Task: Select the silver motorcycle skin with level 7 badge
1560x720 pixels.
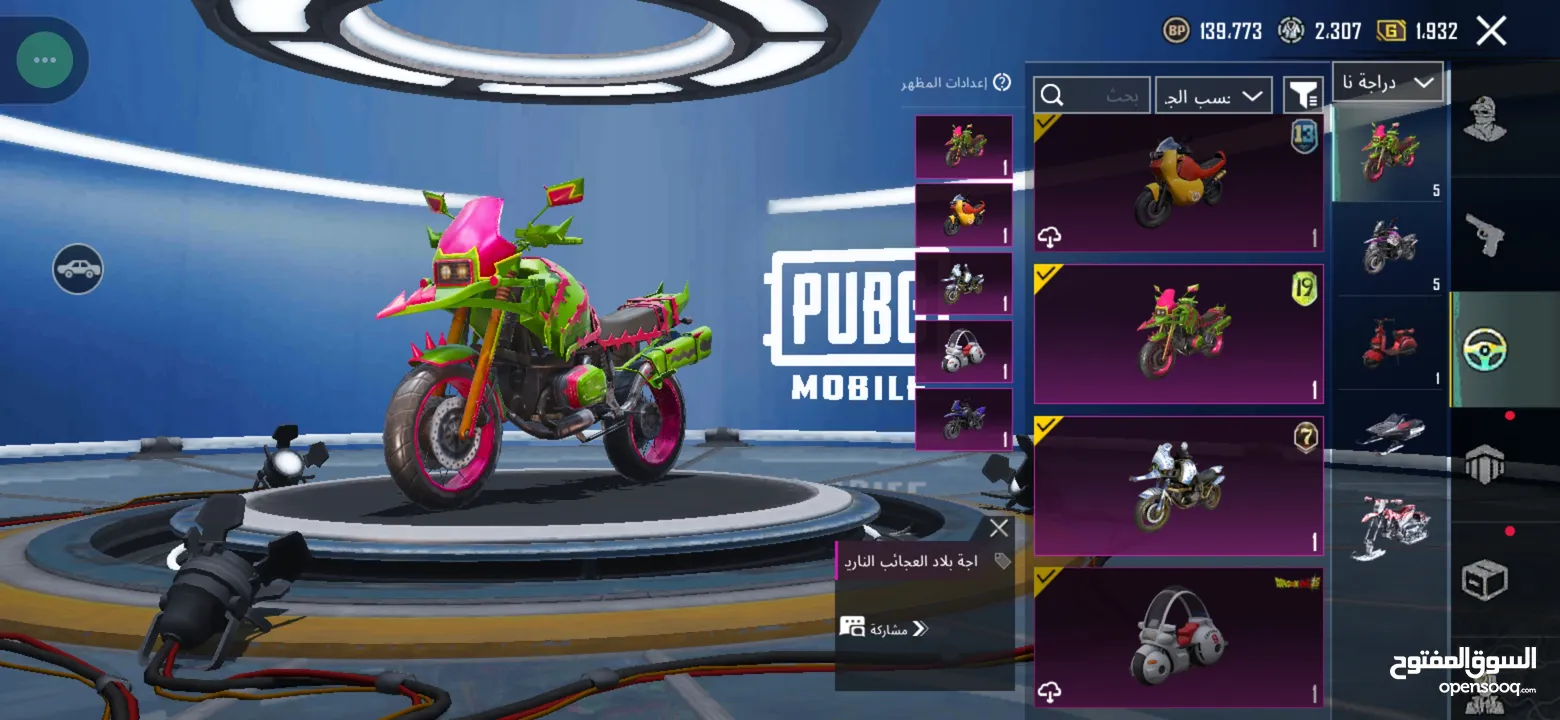Action: [x=1178, y=485]
